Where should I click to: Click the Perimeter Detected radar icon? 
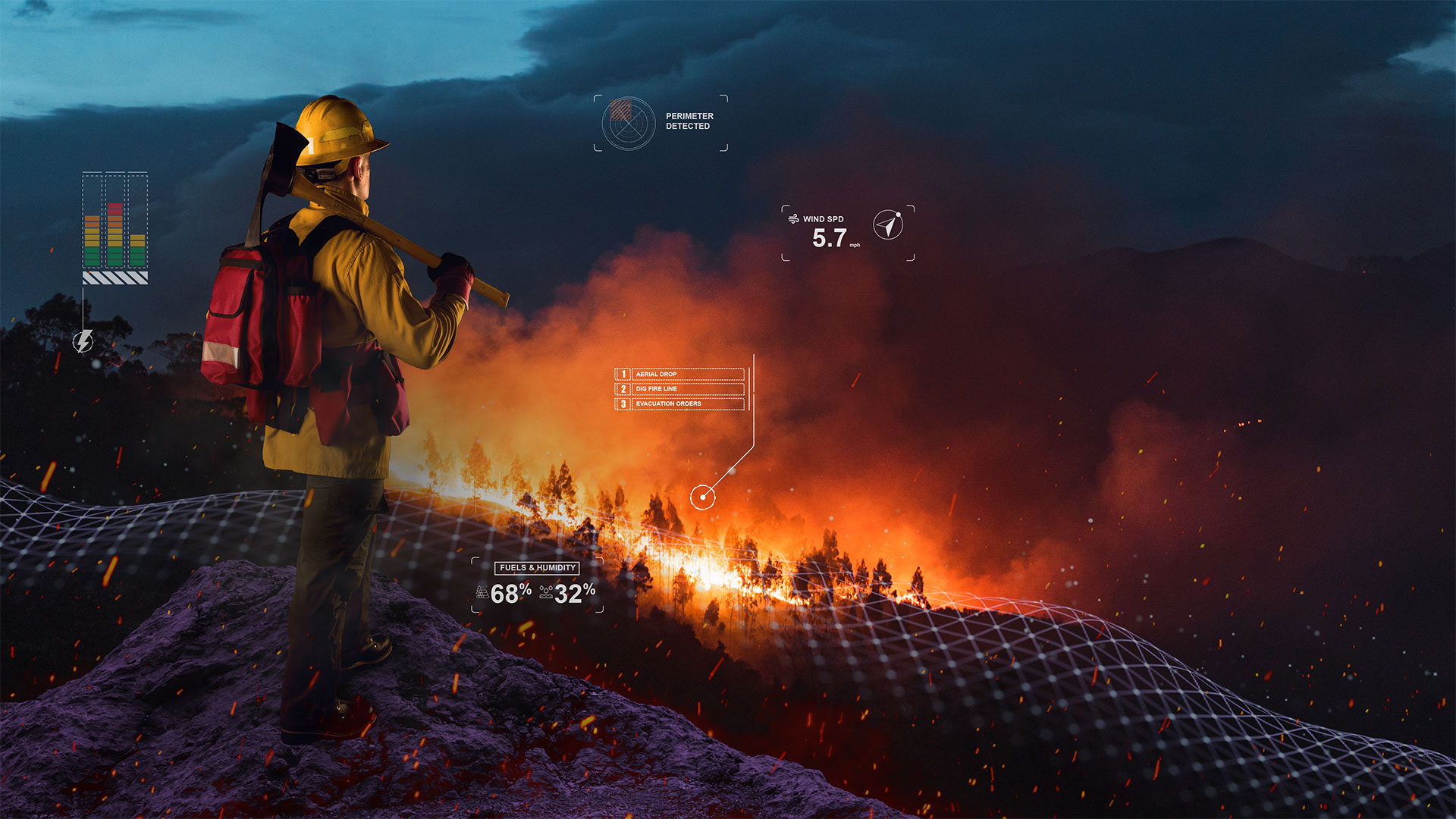point(628,123)
